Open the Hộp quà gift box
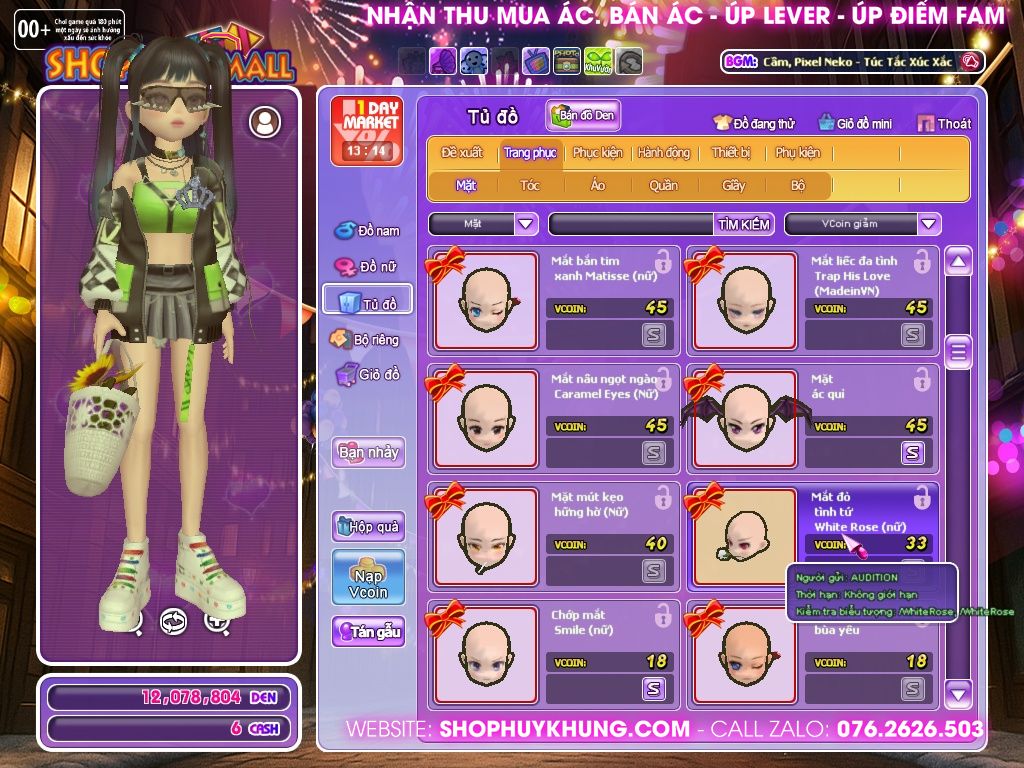The height and width of the screenshot is (768, 1024). (368, 526)
